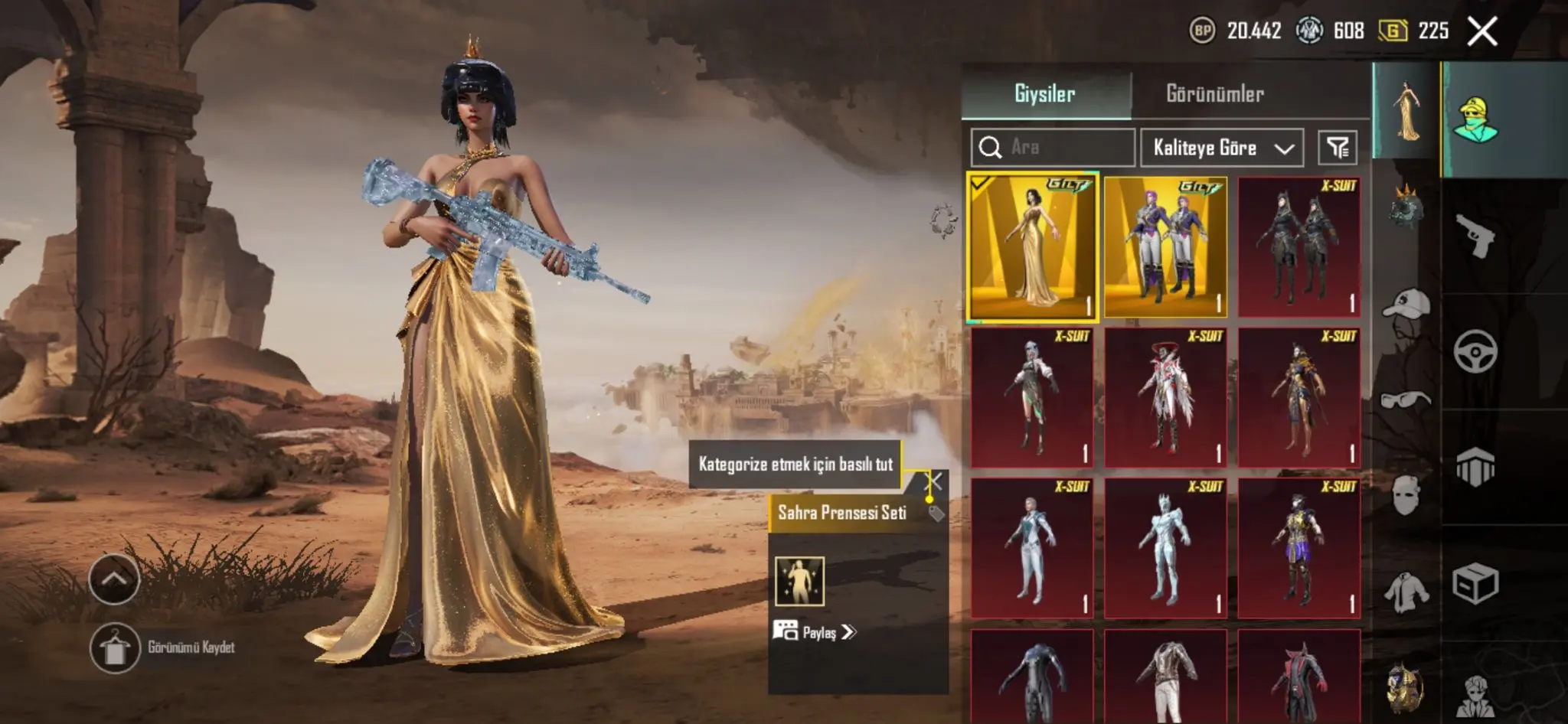Close the Sahra Prensesi Seti info popup

tap(935, 481)
